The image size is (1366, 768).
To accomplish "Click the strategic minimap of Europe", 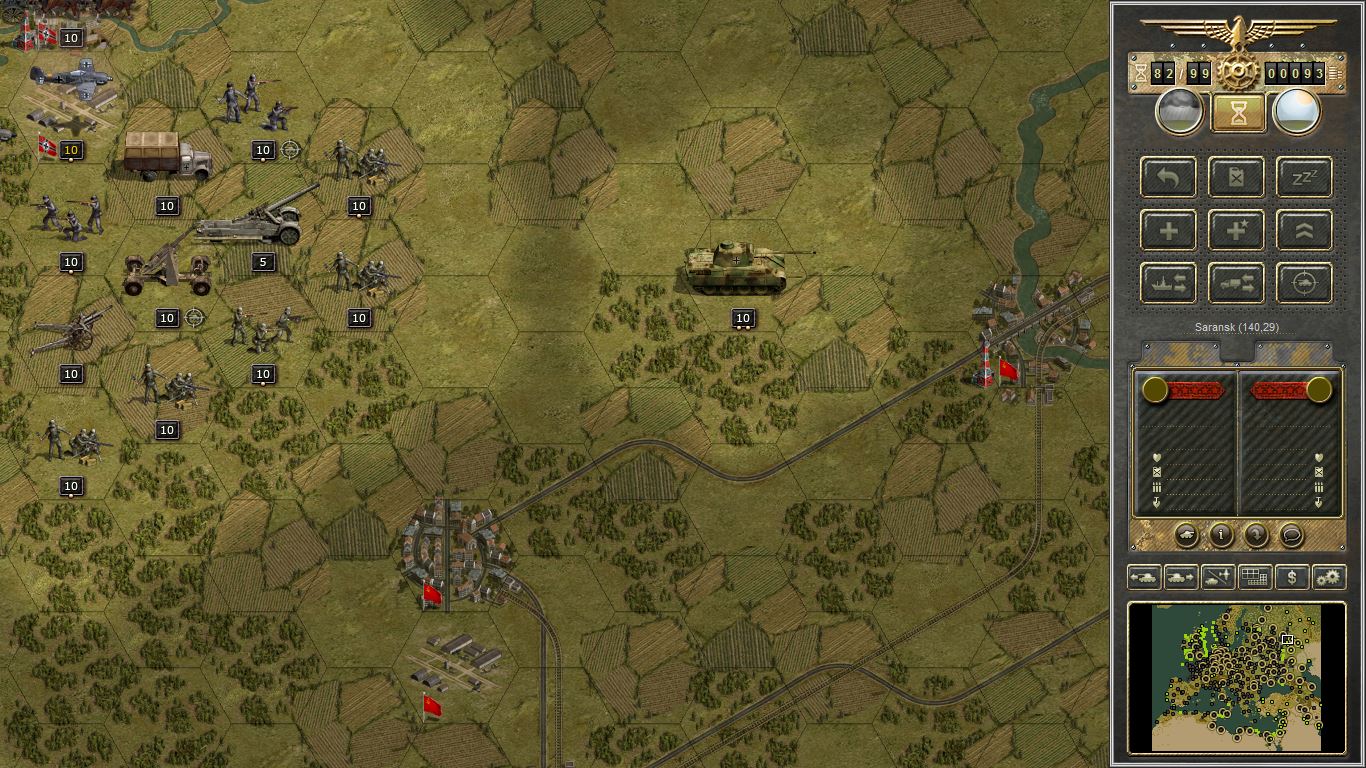I will point(1237,677).
